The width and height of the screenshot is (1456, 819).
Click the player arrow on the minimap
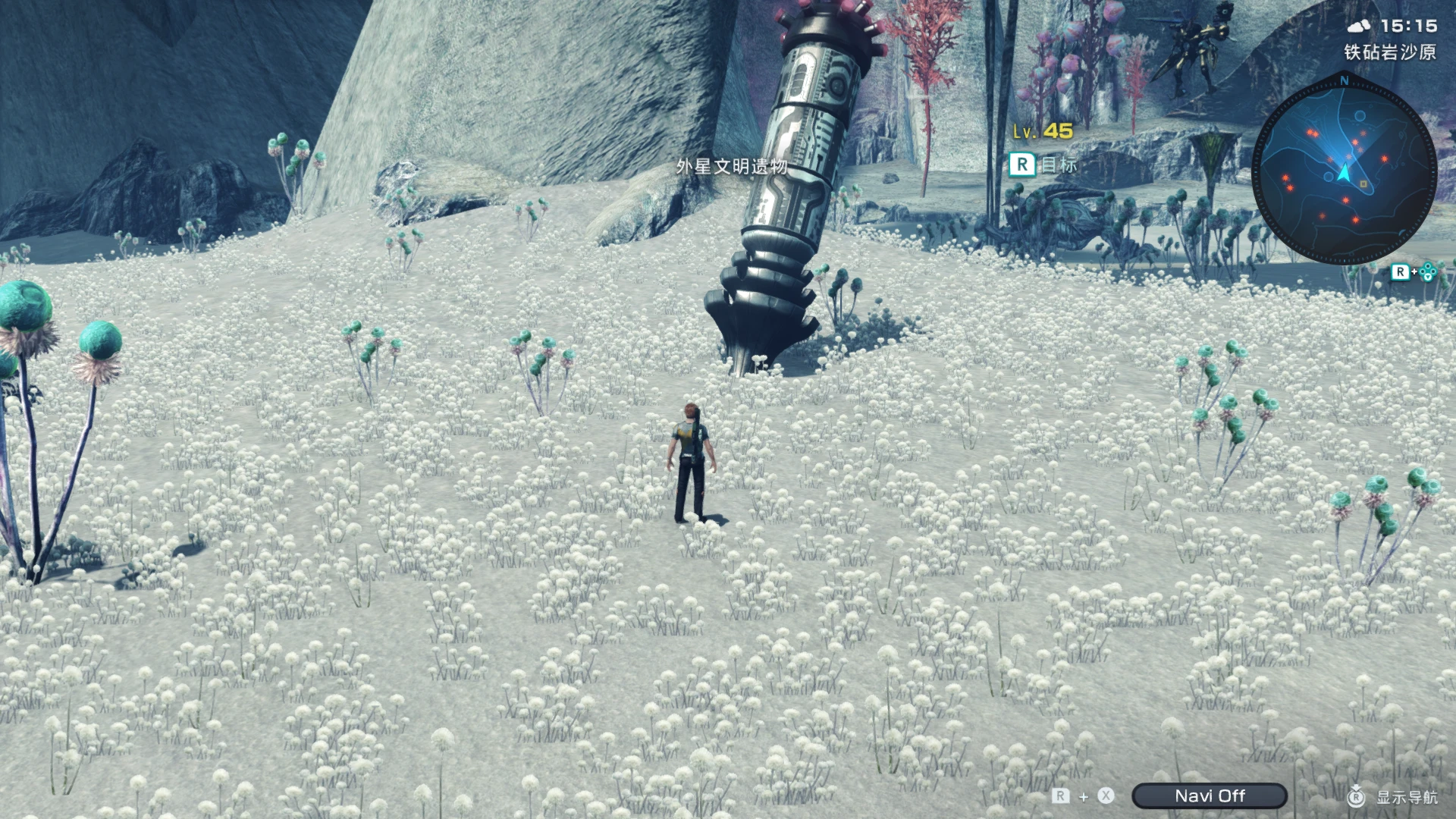pos(1344,172)
